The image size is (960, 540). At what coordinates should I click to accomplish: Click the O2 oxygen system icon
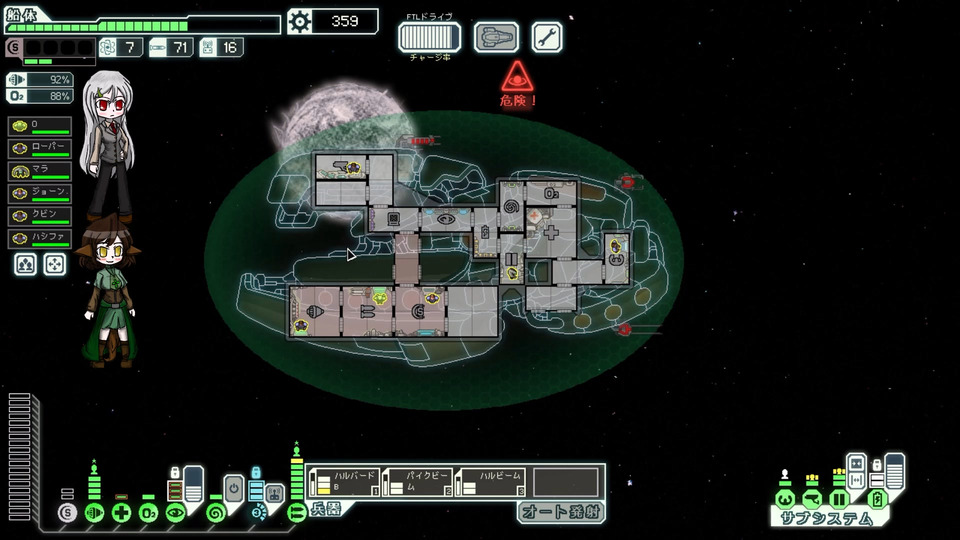(148, 513)
